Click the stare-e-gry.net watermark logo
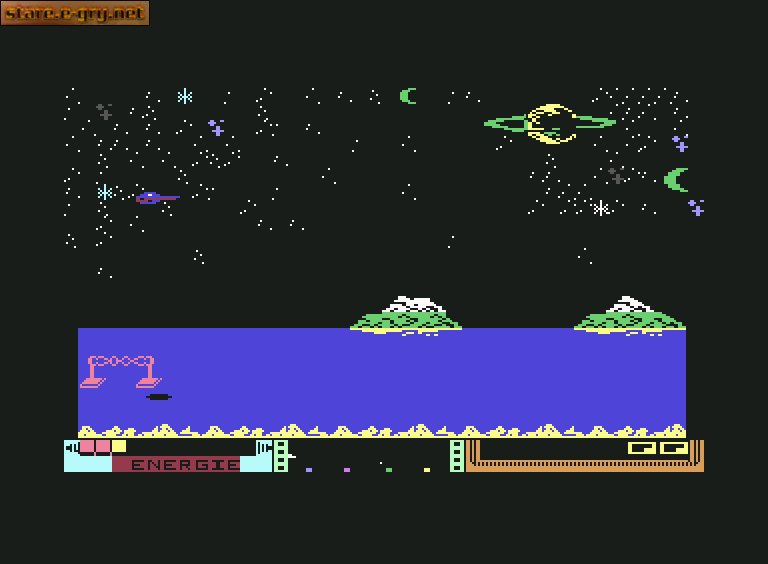Screen dimensions: 768x564 point(75,13)
